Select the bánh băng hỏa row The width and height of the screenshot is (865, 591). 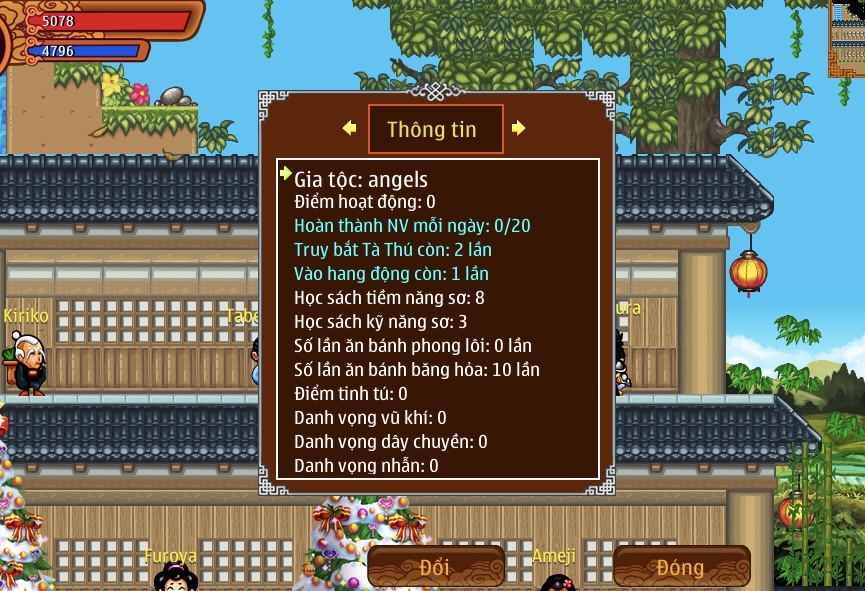point(417,370)
